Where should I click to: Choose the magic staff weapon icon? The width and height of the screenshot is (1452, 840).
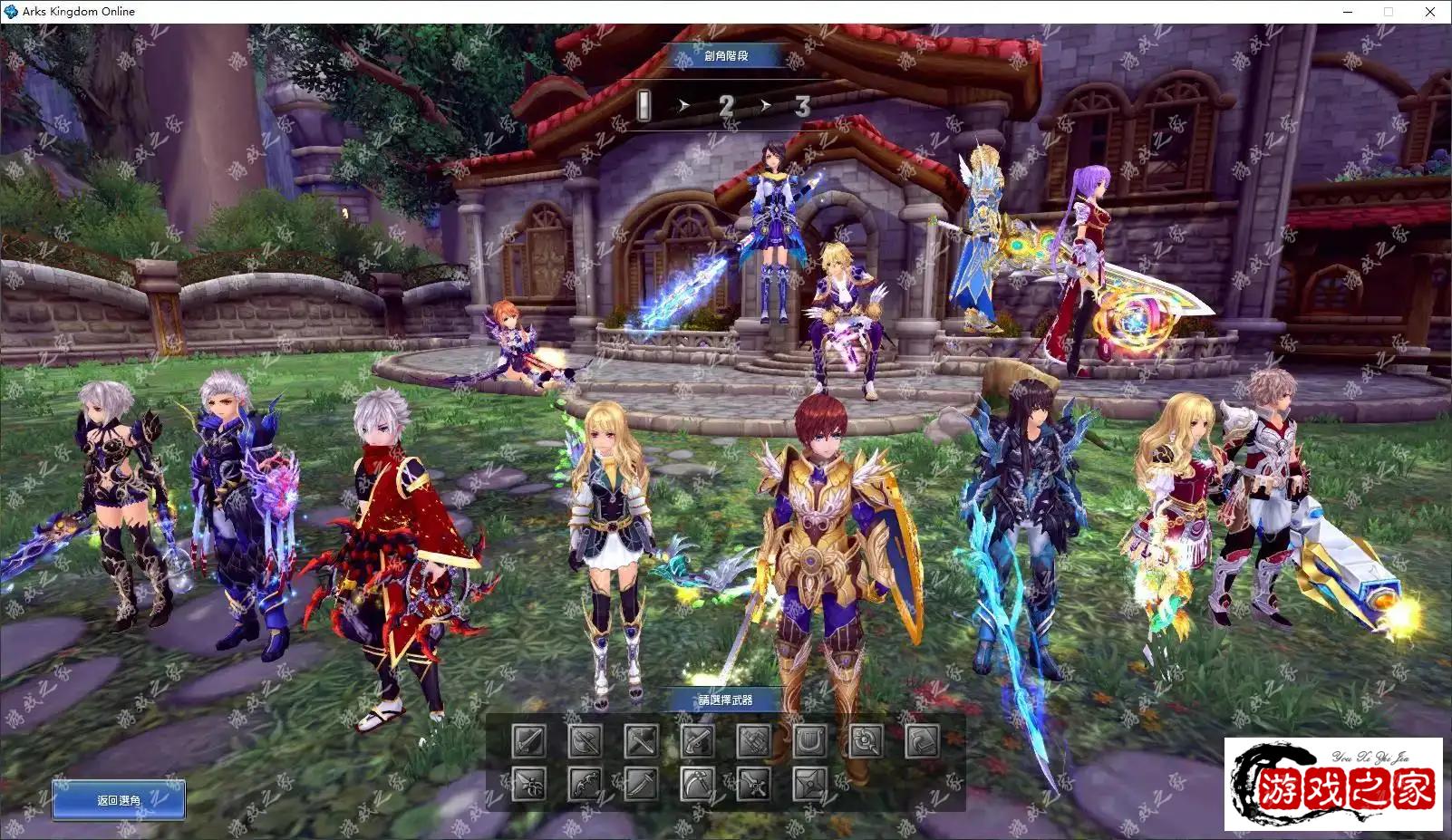coord(866,741)
